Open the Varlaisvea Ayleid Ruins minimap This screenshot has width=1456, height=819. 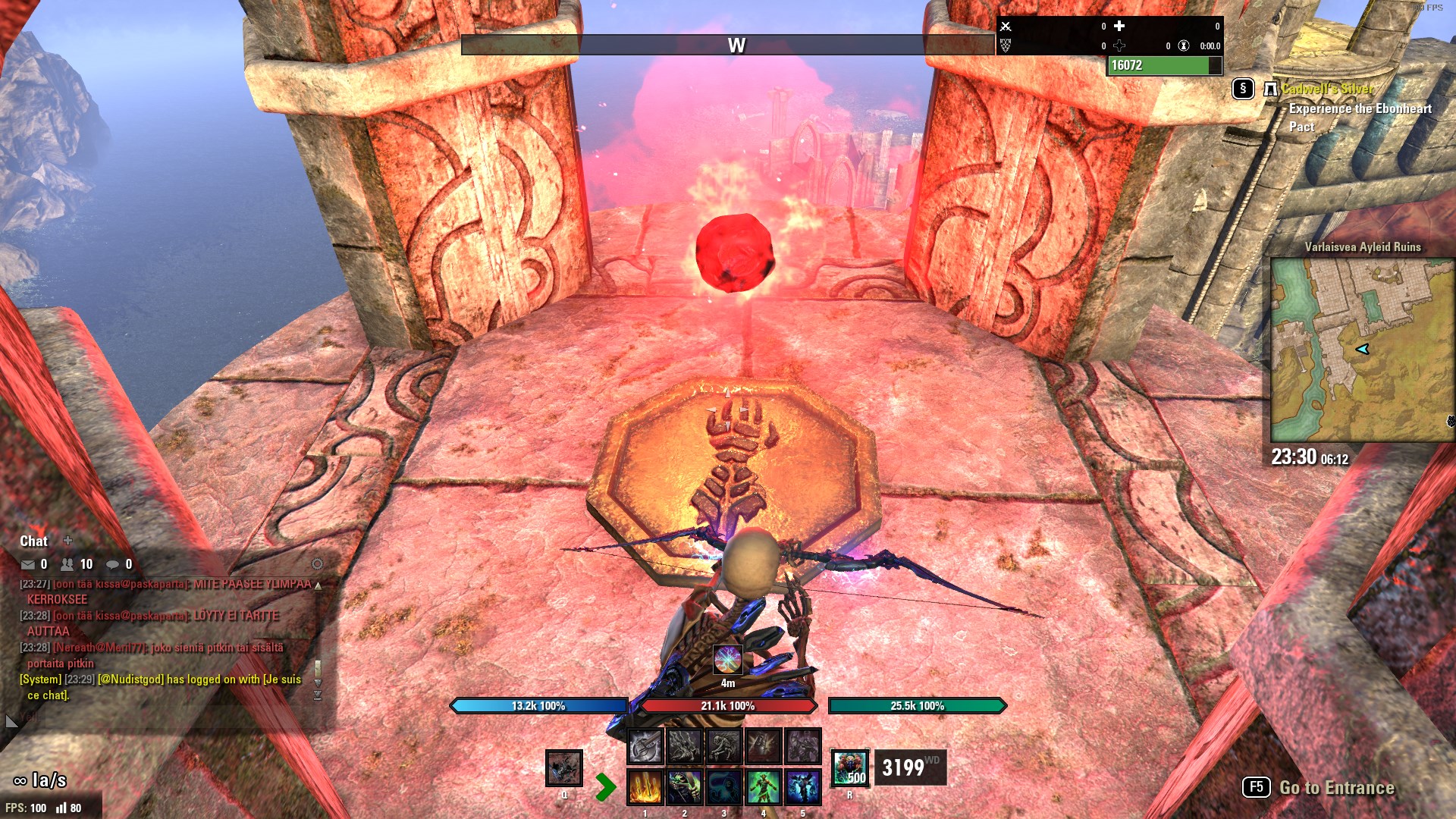point(1362,350)
